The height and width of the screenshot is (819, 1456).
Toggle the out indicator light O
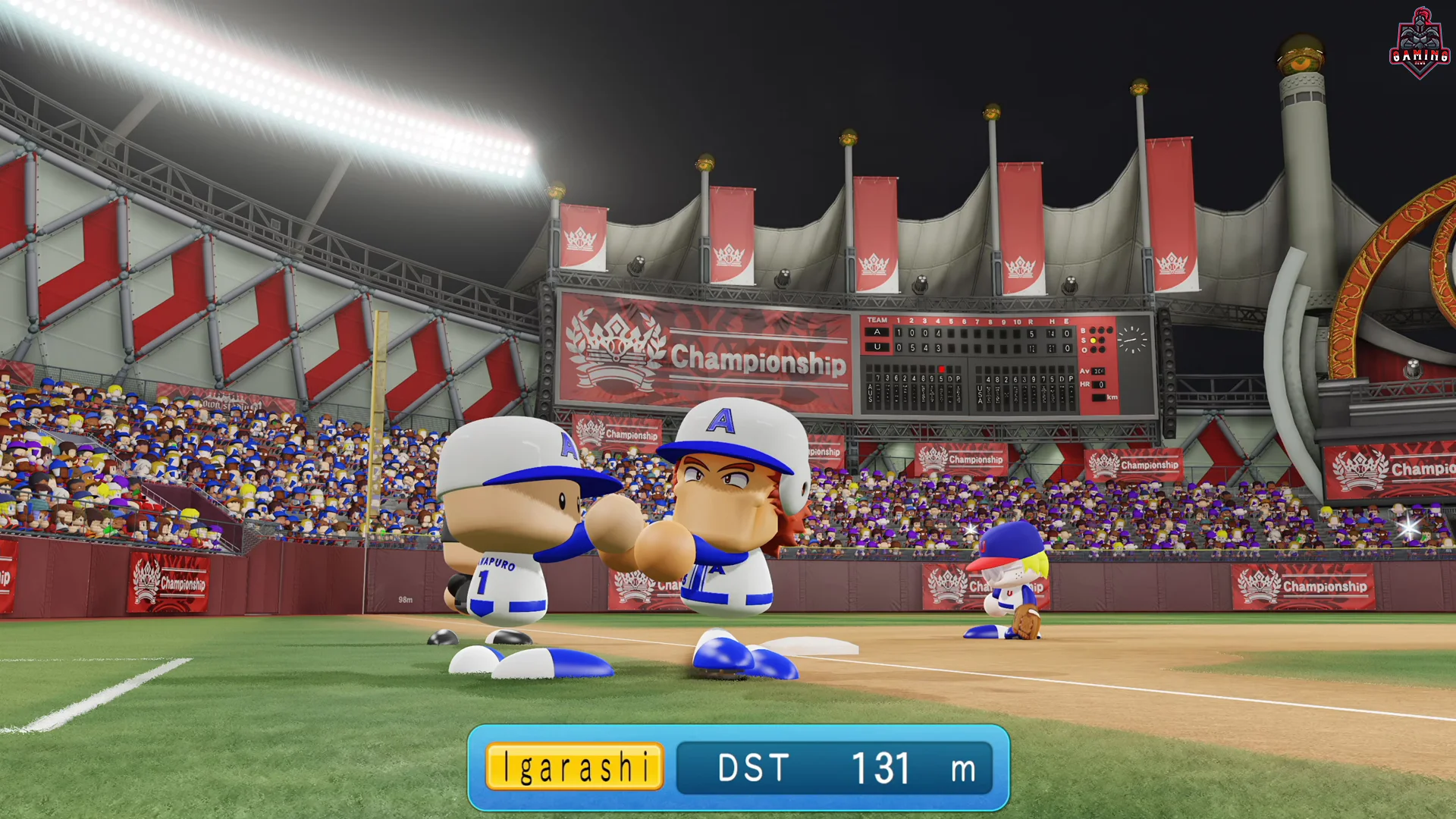(x=1094, y=350)
